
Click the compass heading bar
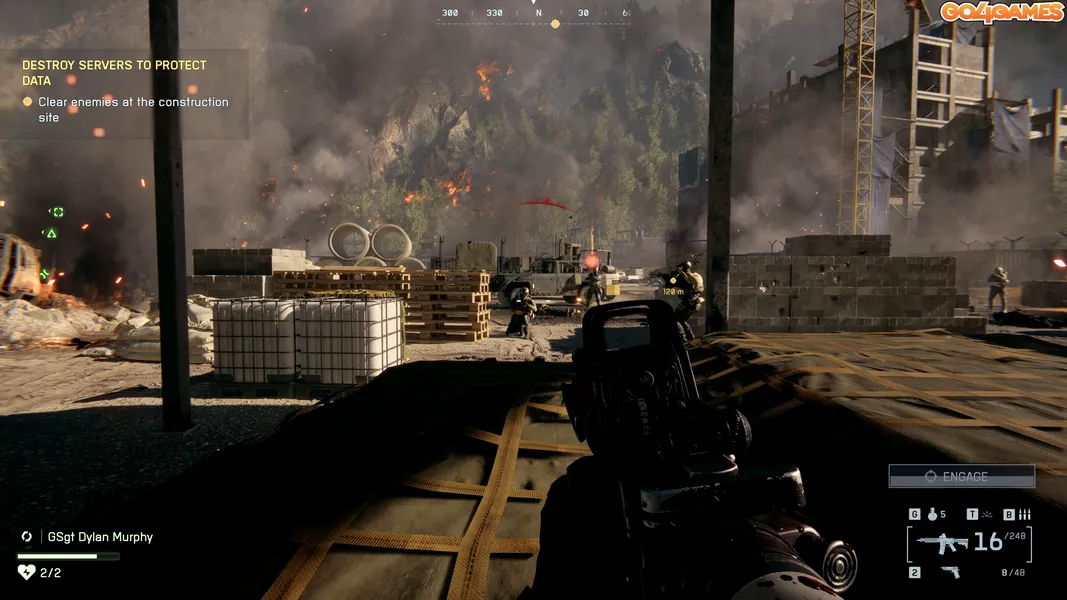(533, 15)
